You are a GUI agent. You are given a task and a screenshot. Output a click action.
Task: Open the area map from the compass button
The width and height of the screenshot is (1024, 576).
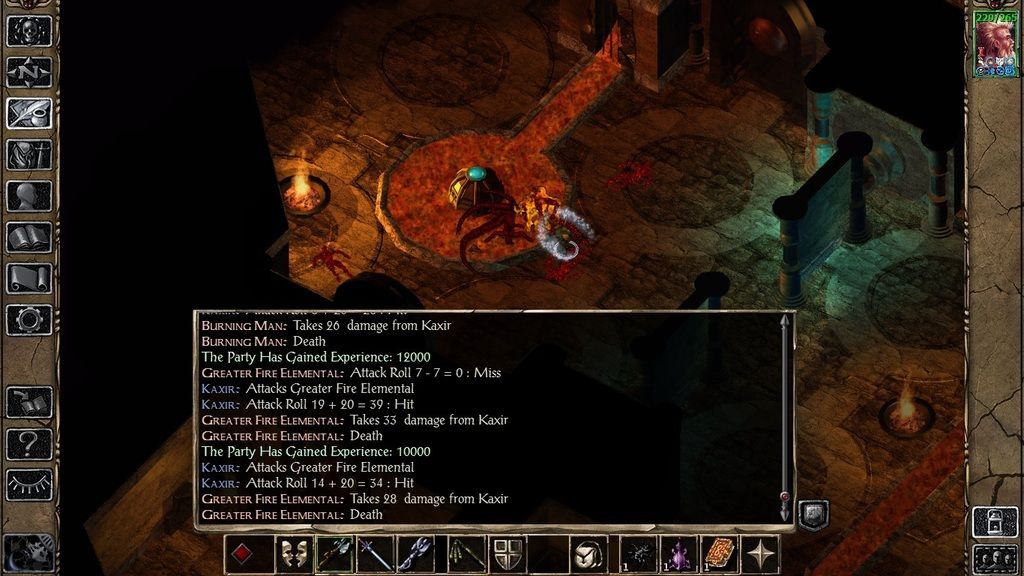point(29,73)
